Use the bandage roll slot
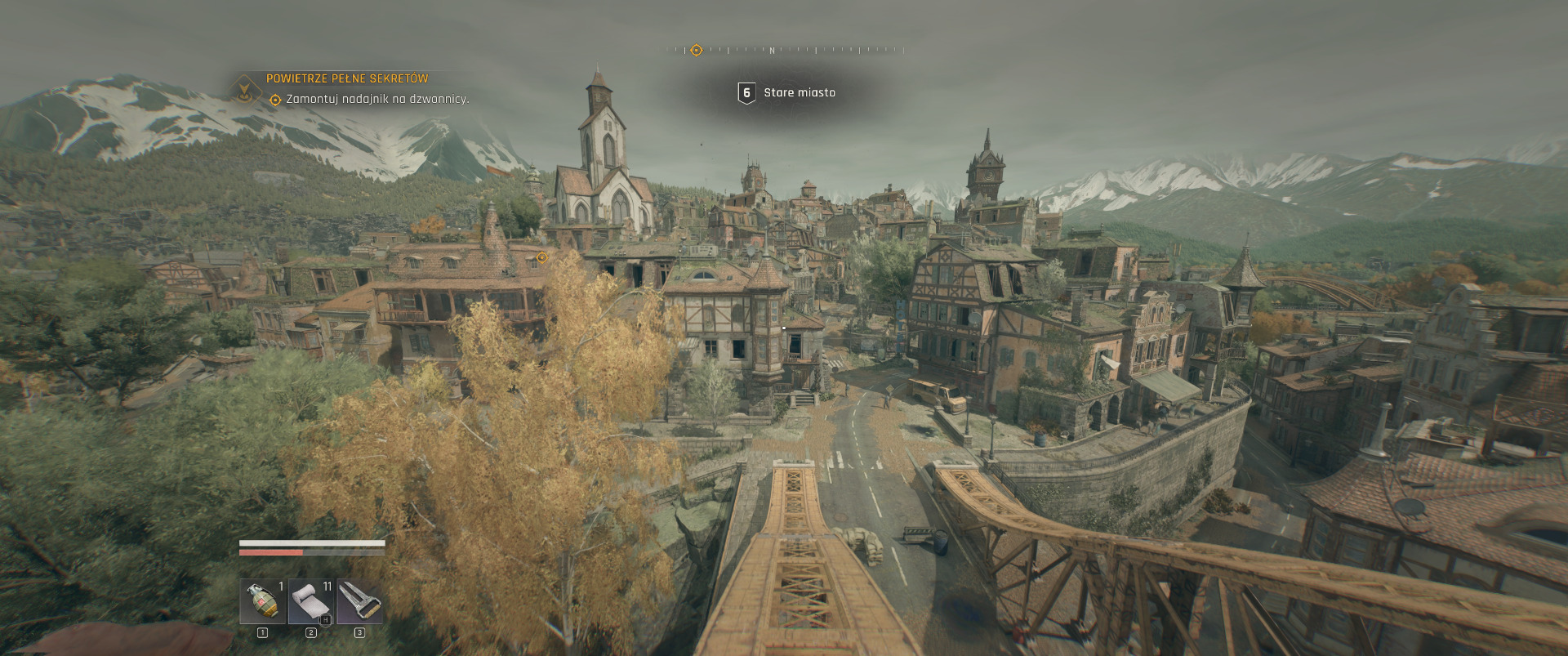Image resolution: width=1568 pixels, height=656 pixels. click(x=311, y=601)
